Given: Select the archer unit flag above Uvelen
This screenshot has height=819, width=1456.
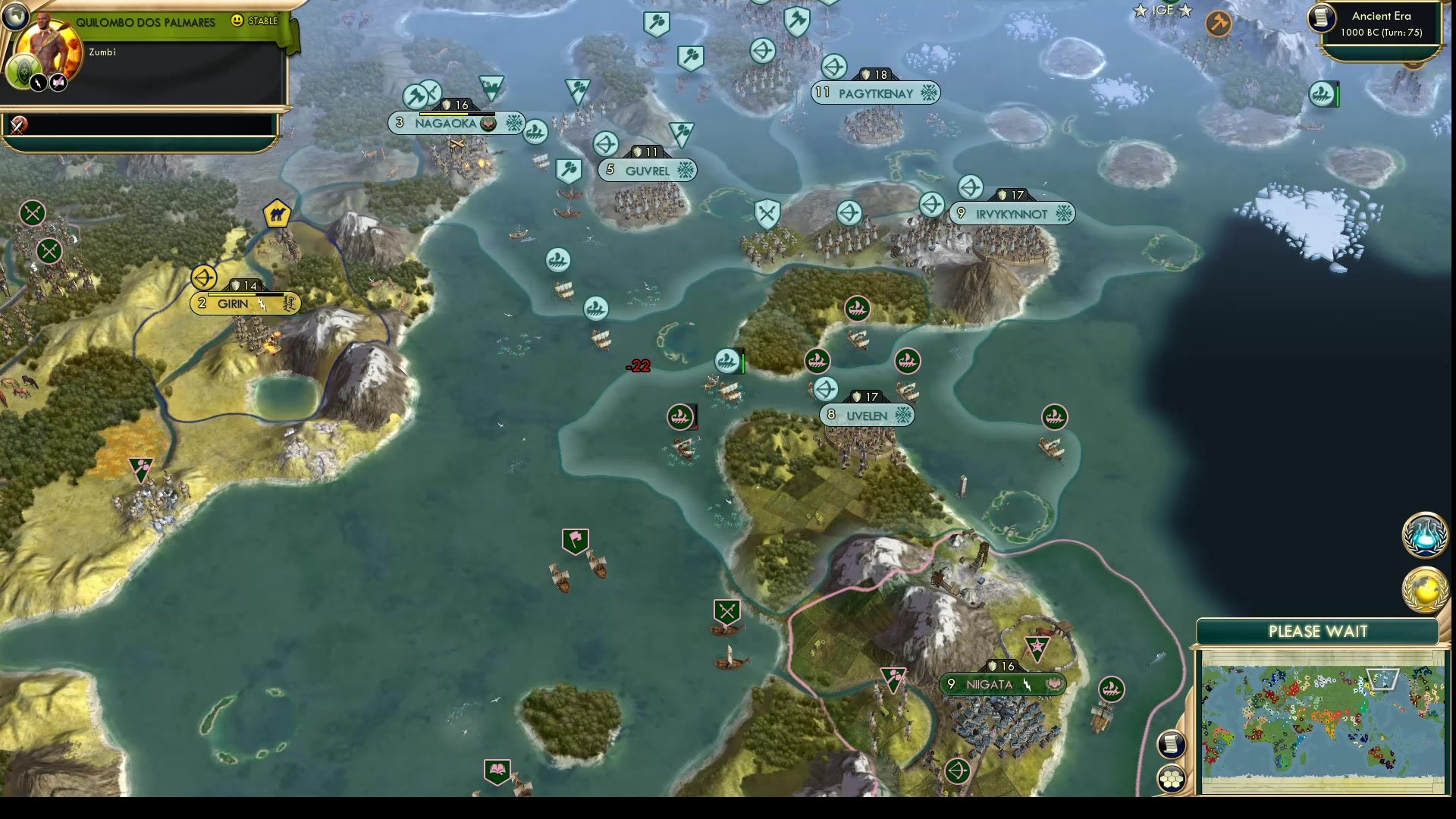Looking at the screenshot, I should tap(826, 389).
